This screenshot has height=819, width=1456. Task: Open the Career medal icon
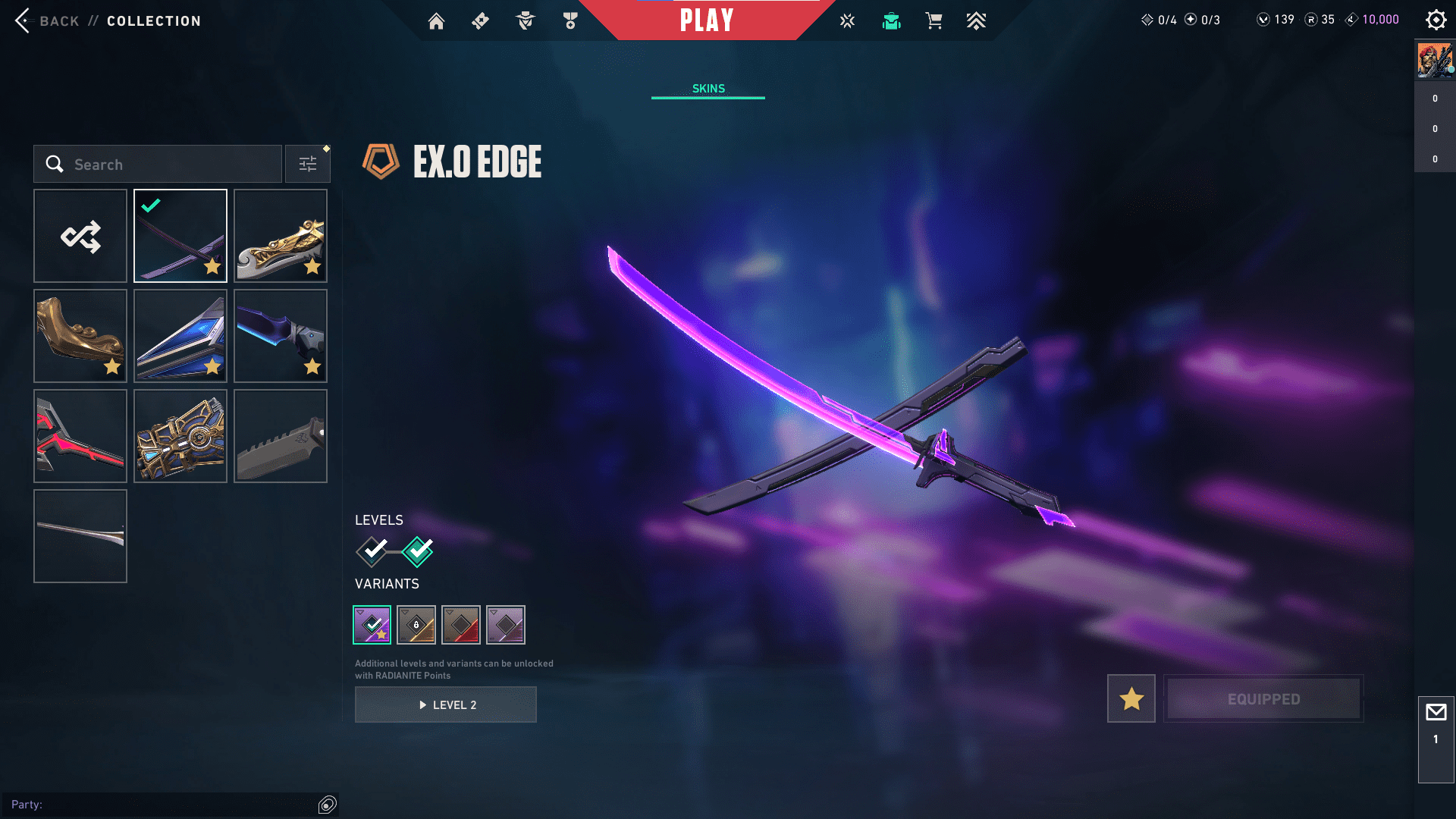[570, 20]
